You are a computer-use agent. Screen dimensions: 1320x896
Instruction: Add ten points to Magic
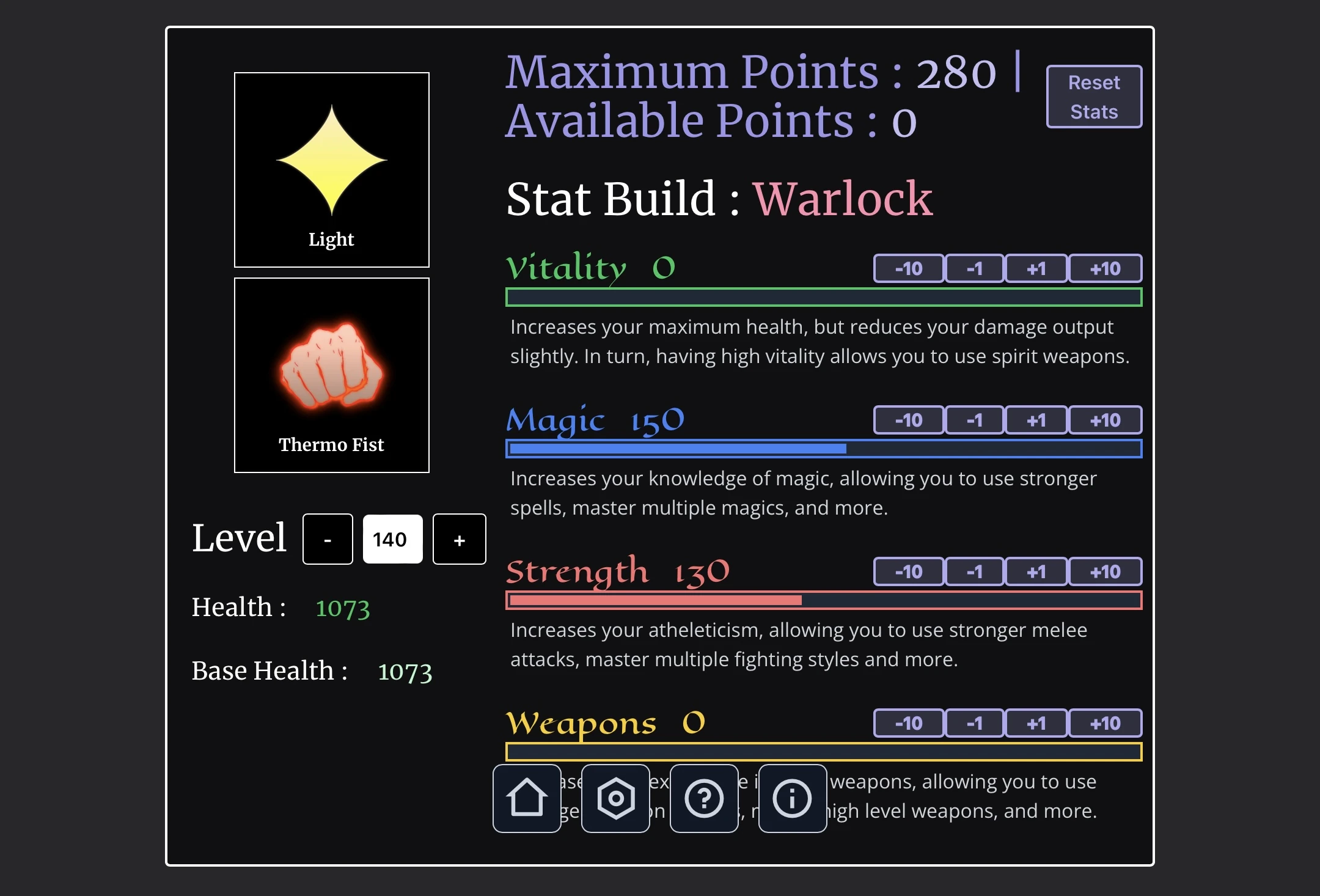click(1105, 420)
